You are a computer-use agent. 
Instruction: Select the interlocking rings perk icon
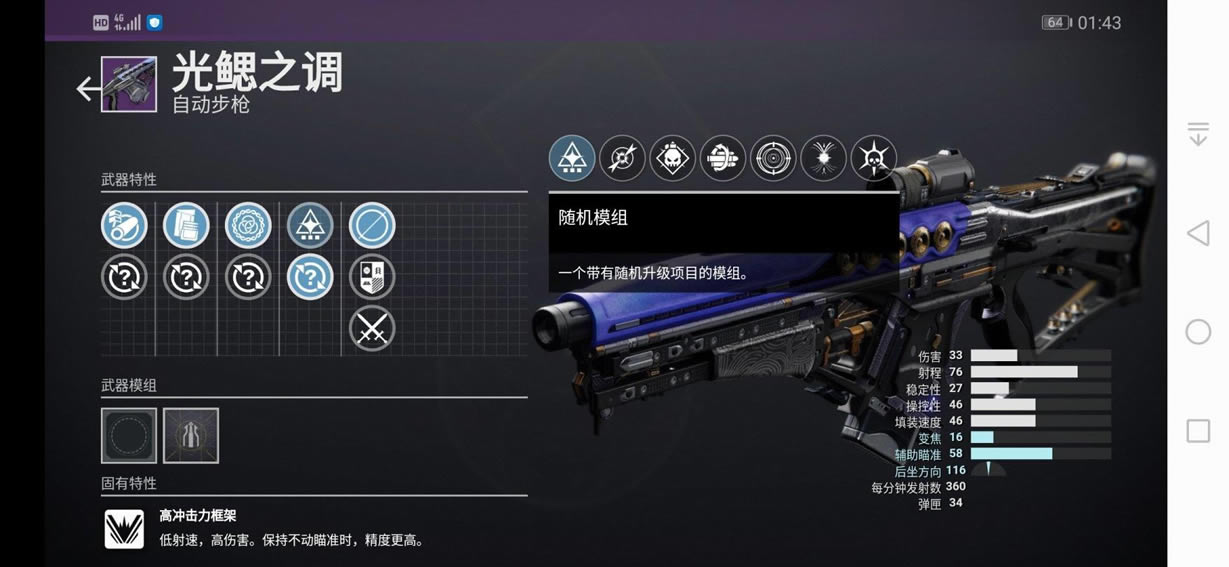coord(248,225)
